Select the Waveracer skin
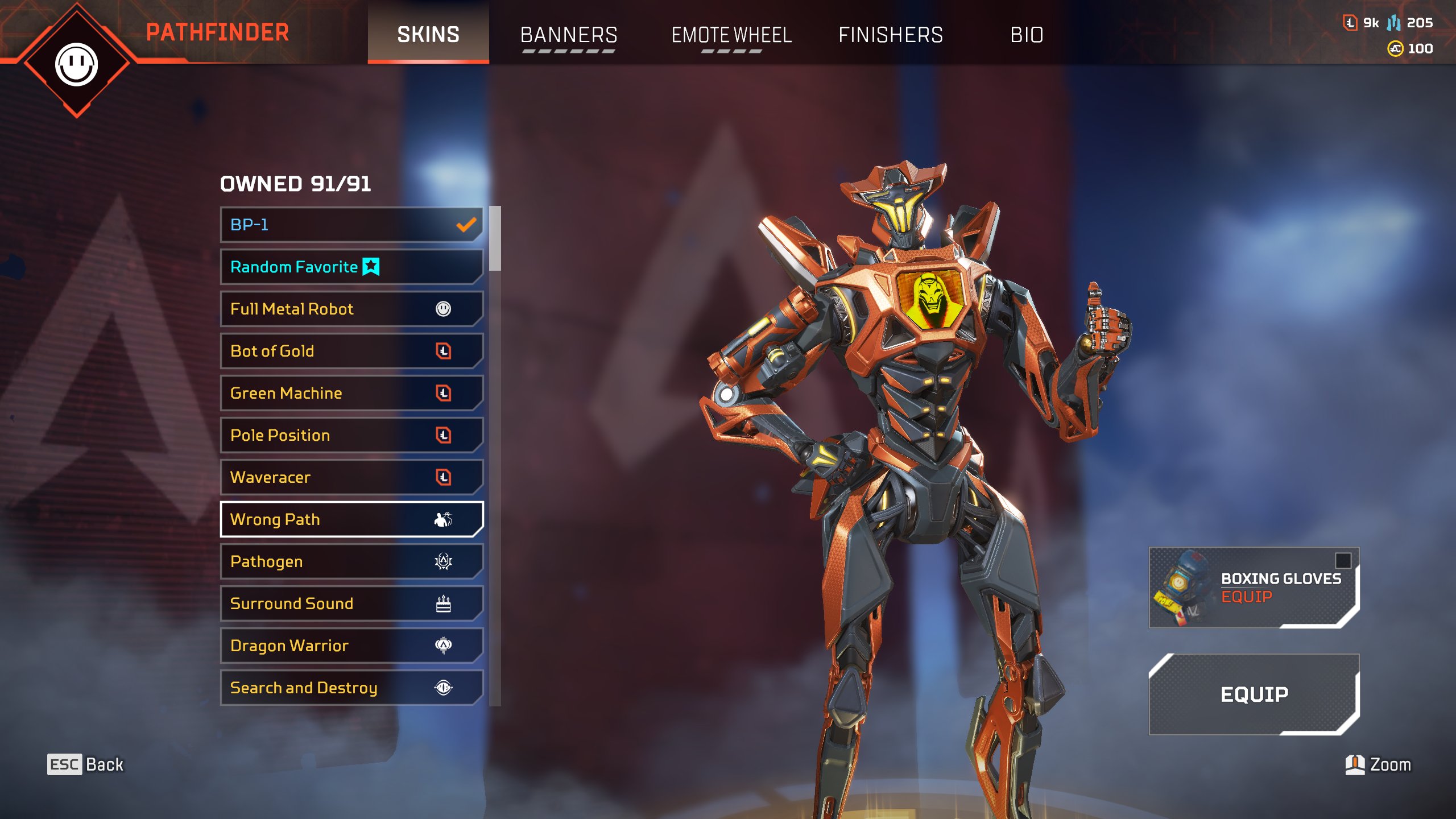 tap(351, 477)
